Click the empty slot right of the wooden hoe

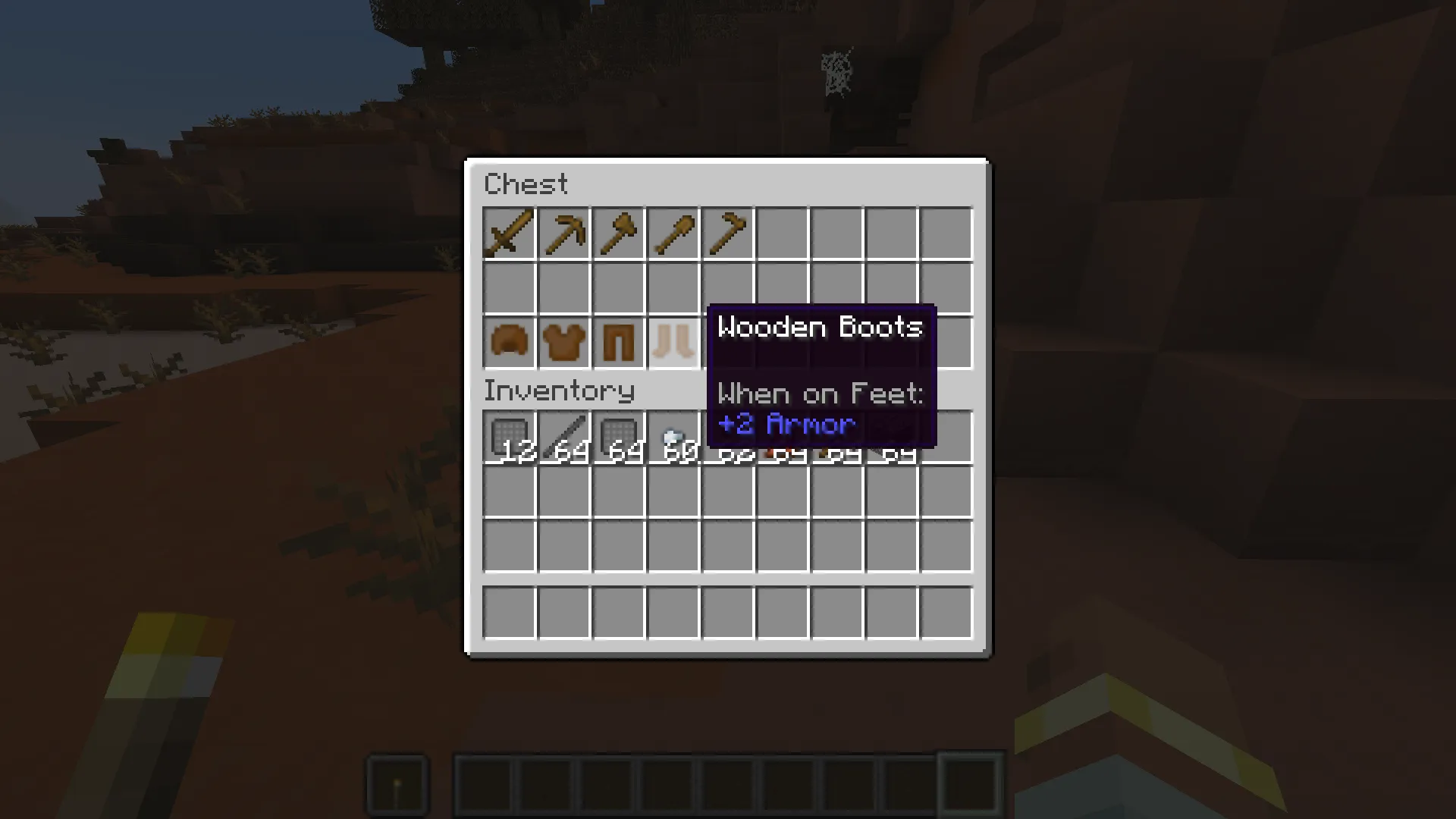(x=782, y=234)
